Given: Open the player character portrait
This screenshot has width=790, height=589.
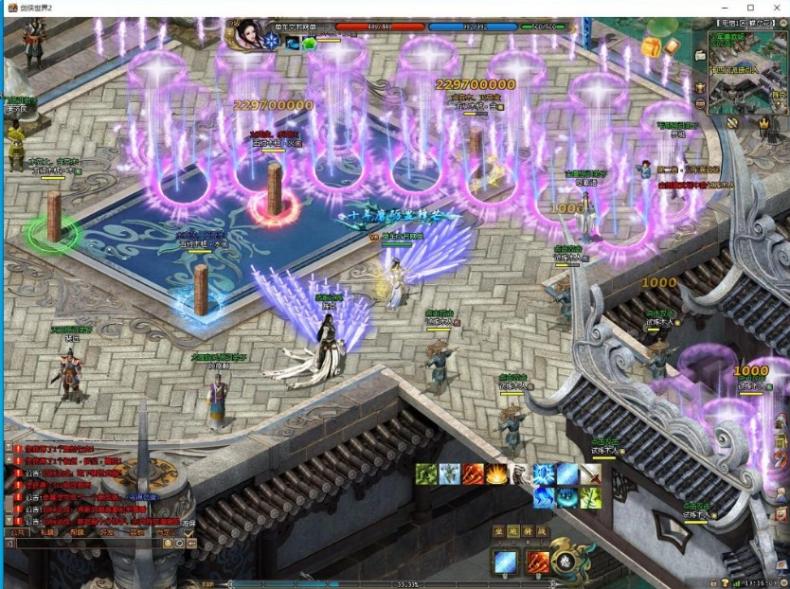Looking at the screenshot, I should [245, 34].
